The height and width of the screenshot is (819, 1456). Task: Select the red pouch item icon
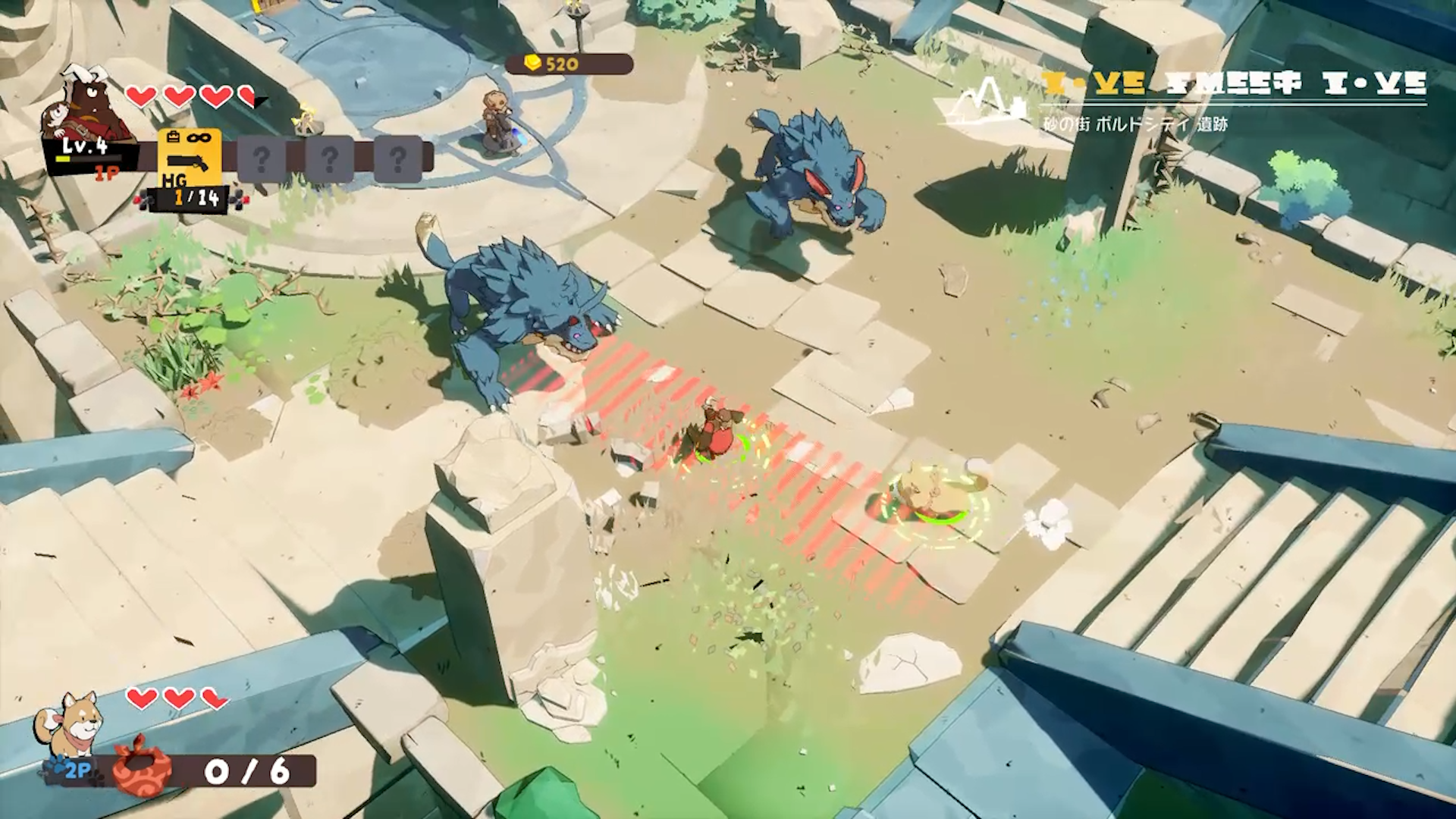pos(141,766)
